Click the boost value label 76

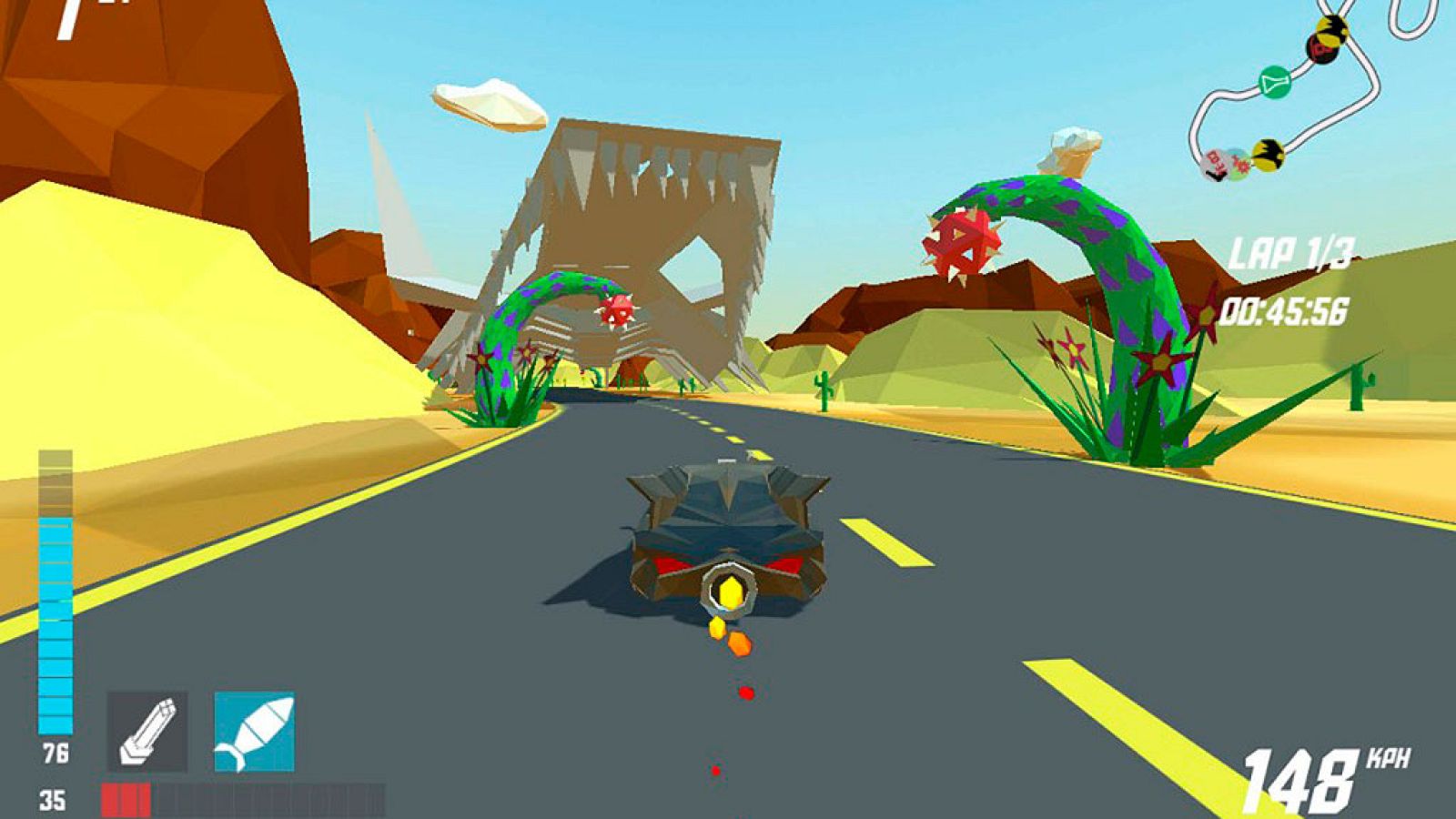tap(57, 753)
